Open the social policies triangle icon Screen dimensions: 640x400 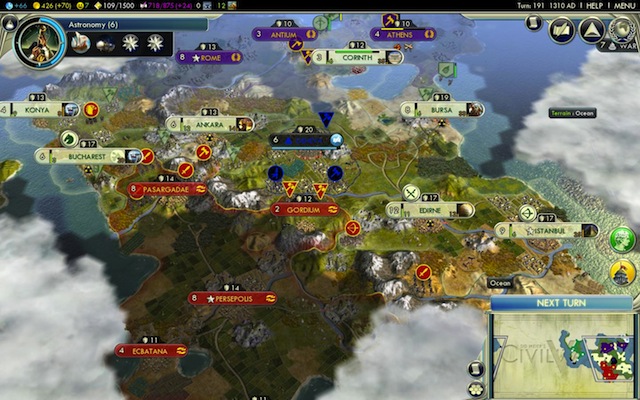pos(591,30)
